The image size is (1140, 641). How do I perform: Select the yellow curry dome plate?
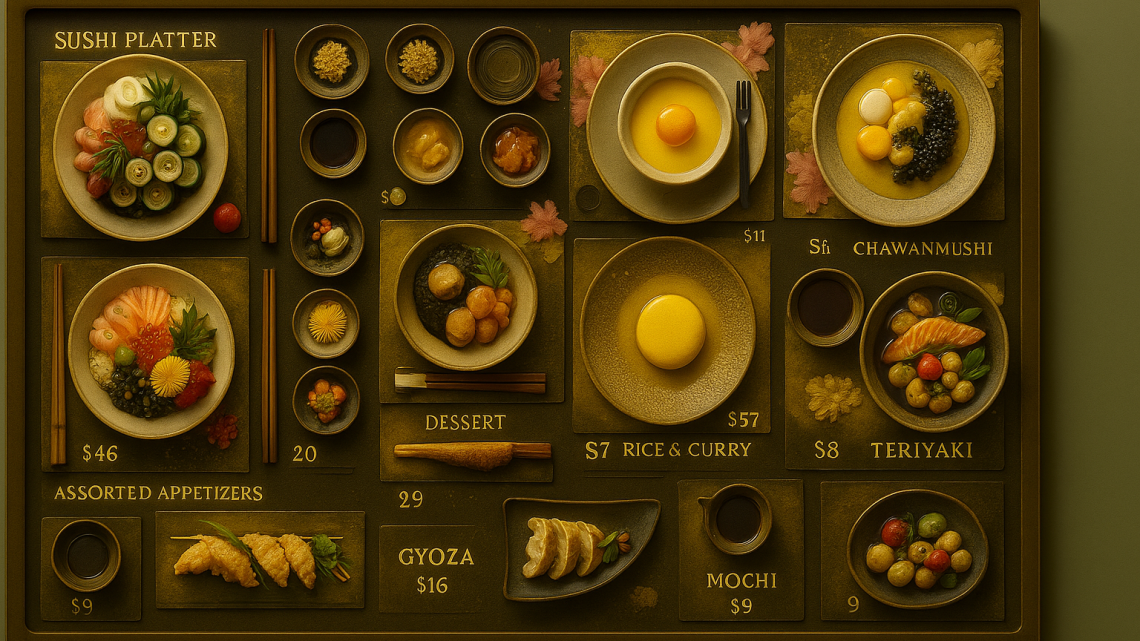click(668, 330)
